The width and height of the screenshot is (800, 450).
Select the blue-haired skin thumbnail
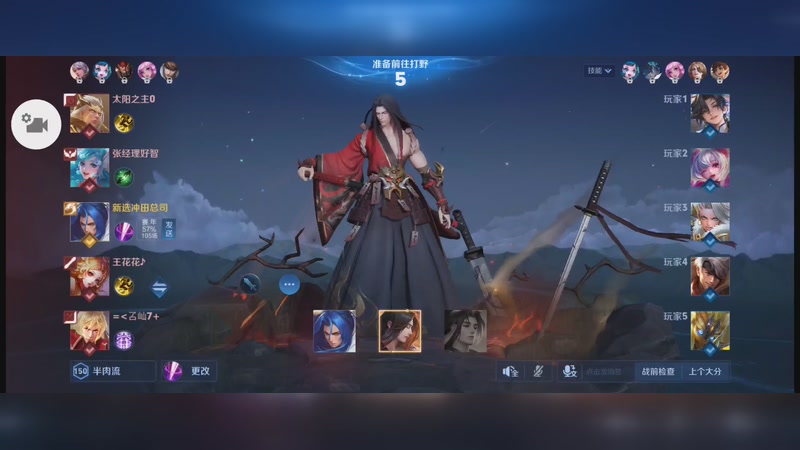click(333, 331)
